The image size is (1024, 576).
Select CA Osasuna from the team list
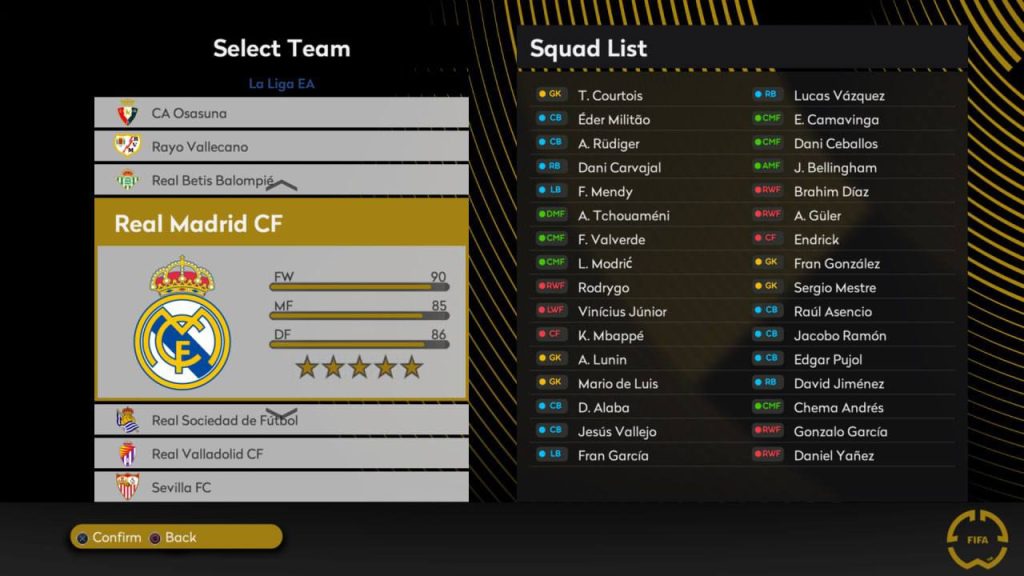(x=281, y=113)
